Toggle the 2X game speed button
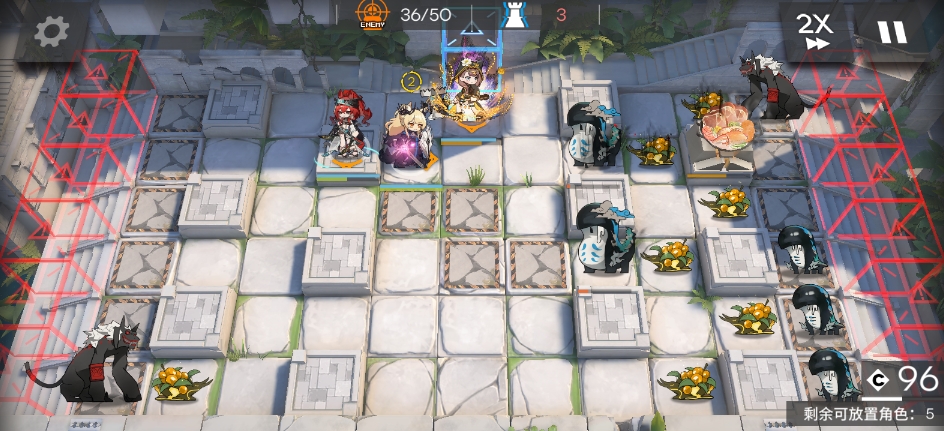 click(x=815, y=31)
